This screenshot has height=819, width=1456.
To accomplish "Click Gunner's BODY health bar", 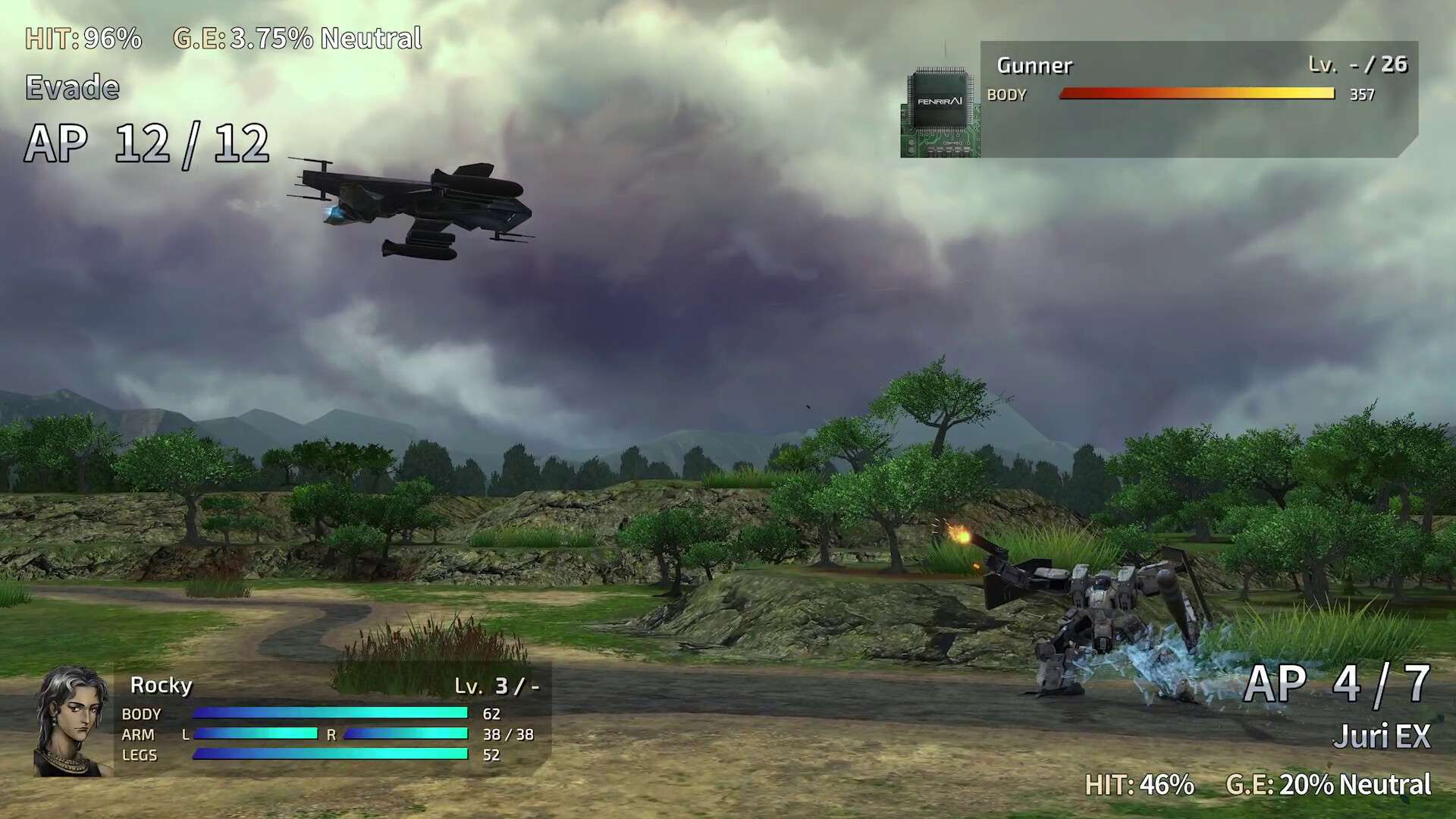I will pyautogui.click(x=1197, y=93).
